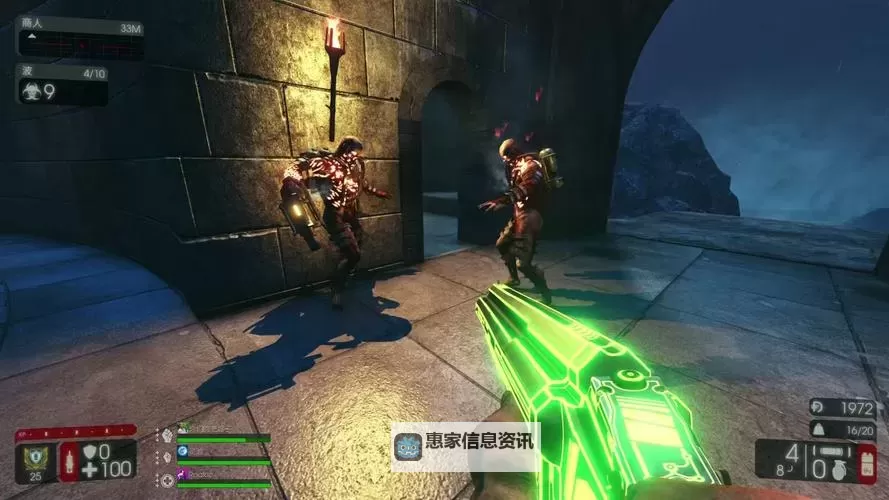Select the red battery flashlight icon
The width and height of the screenshot is (889, 500).
point(866,461)
